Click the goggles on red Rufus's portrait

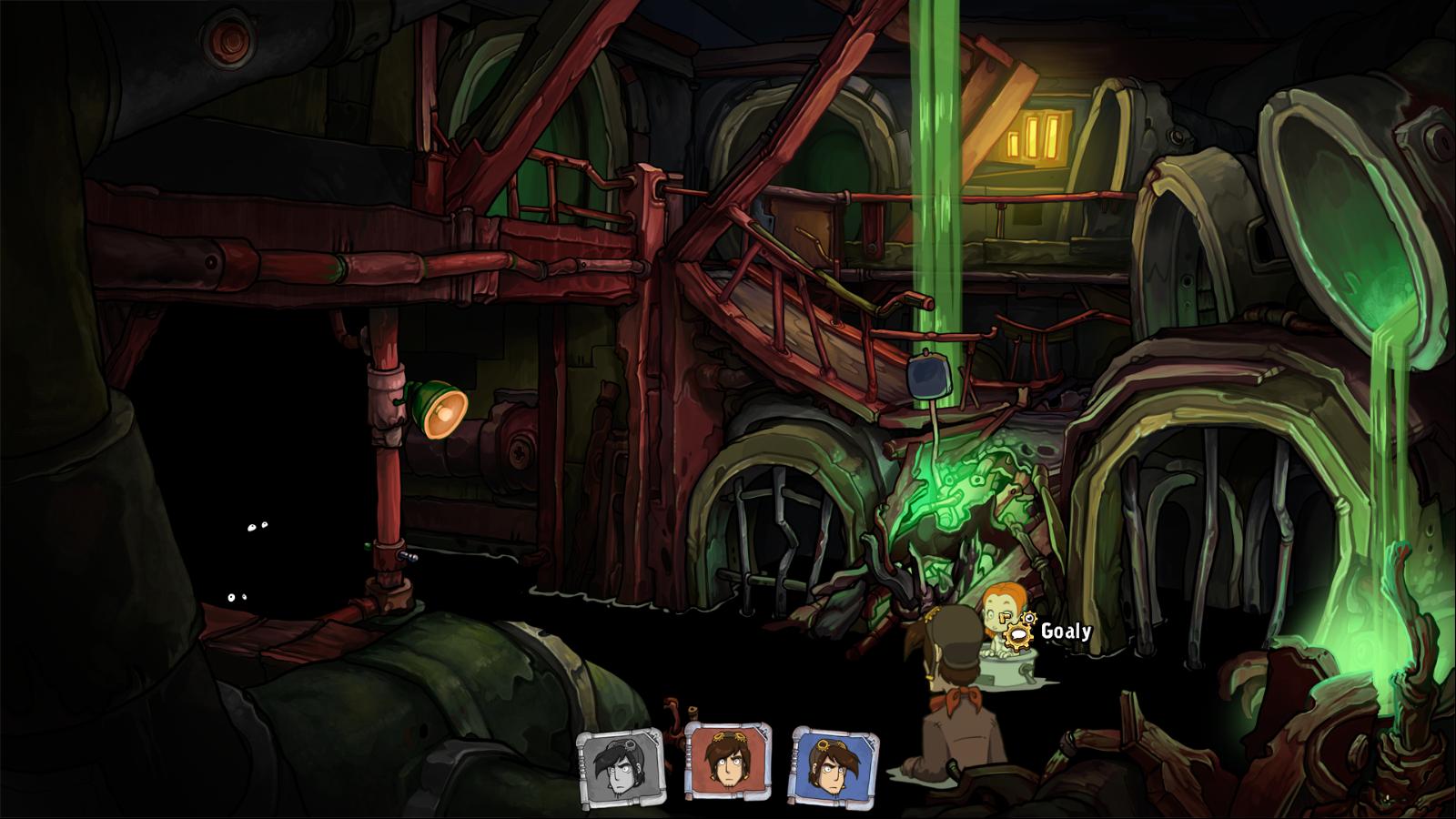[730, 735]
